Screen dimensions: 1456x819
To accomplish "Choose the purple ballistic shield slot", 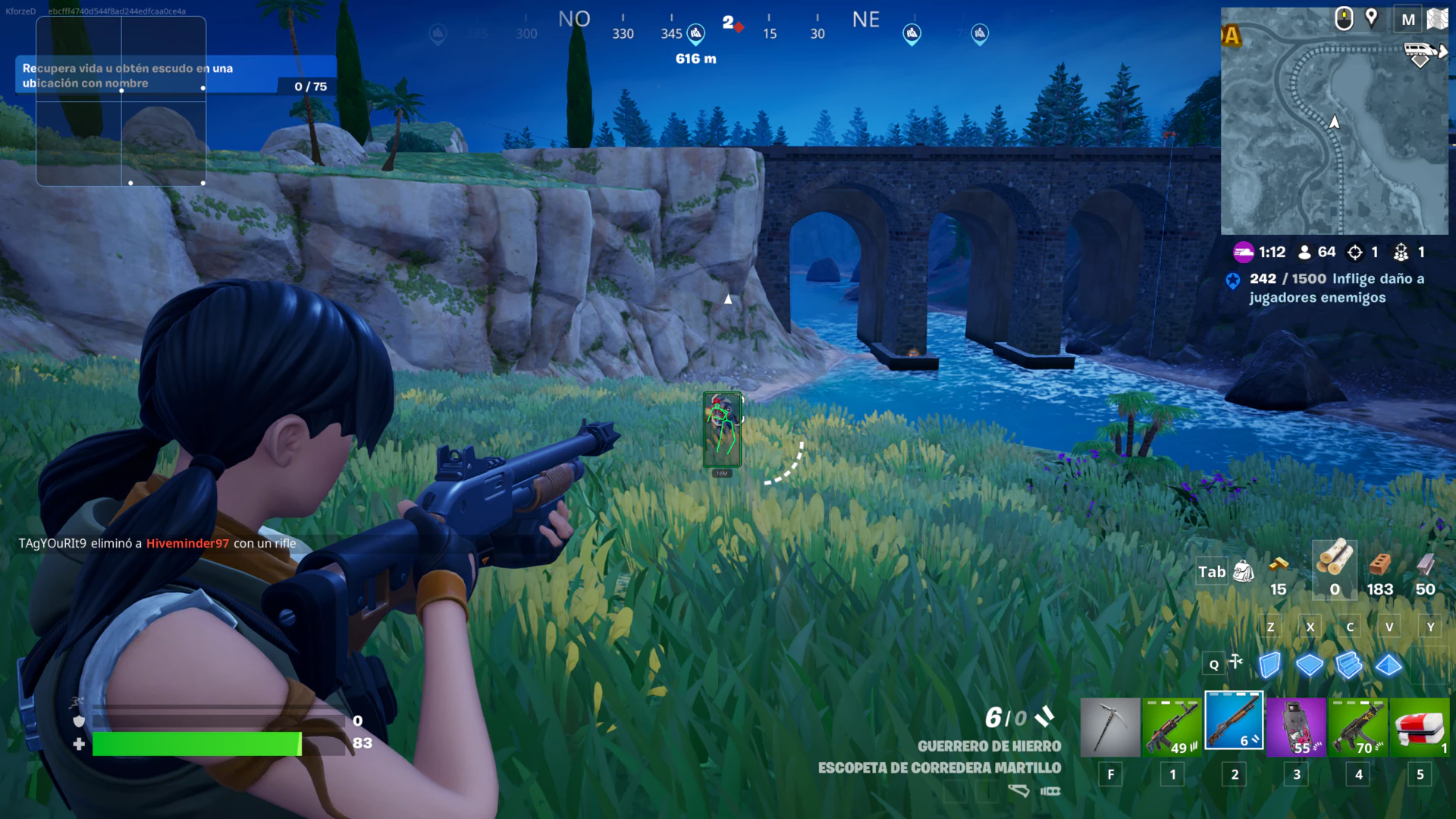I will pos(1296,727).
